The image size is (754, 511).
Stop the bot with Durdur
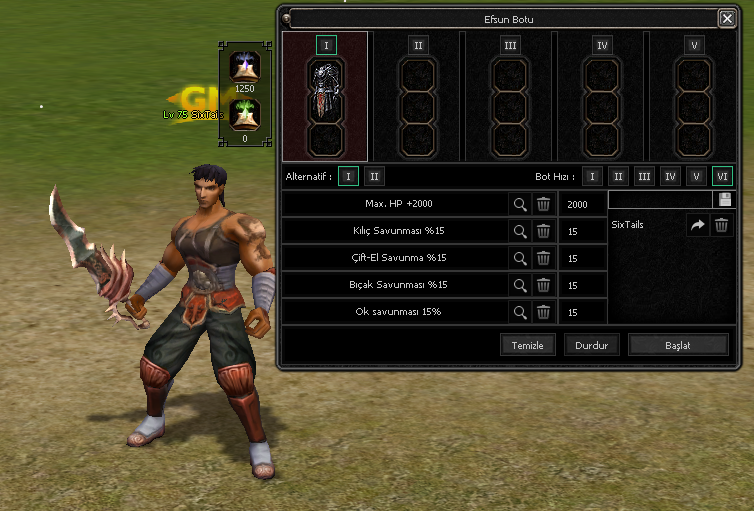tap(592, 345)
